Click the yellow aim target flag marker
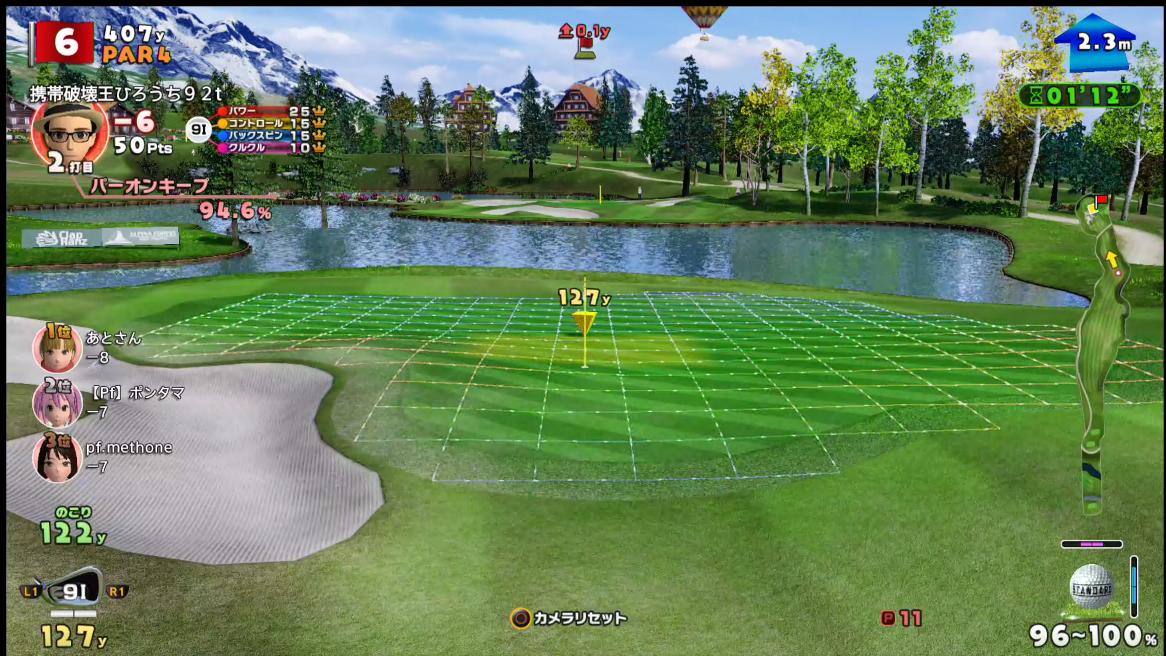1166x656 pixels. coord(584,322)
